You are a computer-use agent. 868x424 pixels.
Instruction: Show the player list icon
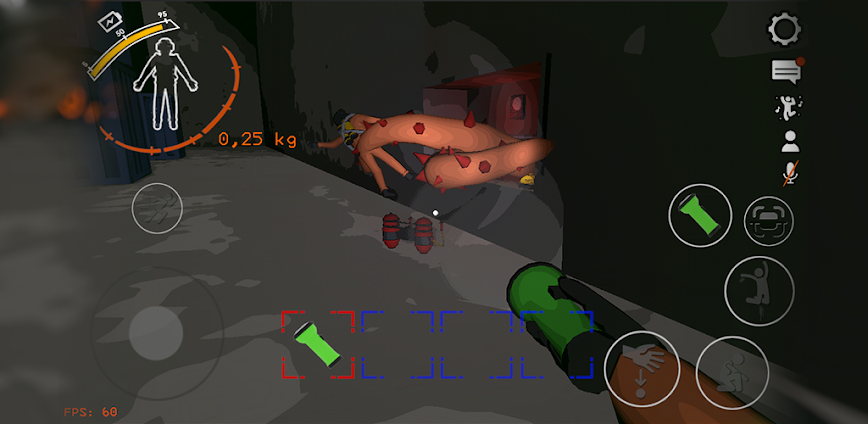(789, 141)
